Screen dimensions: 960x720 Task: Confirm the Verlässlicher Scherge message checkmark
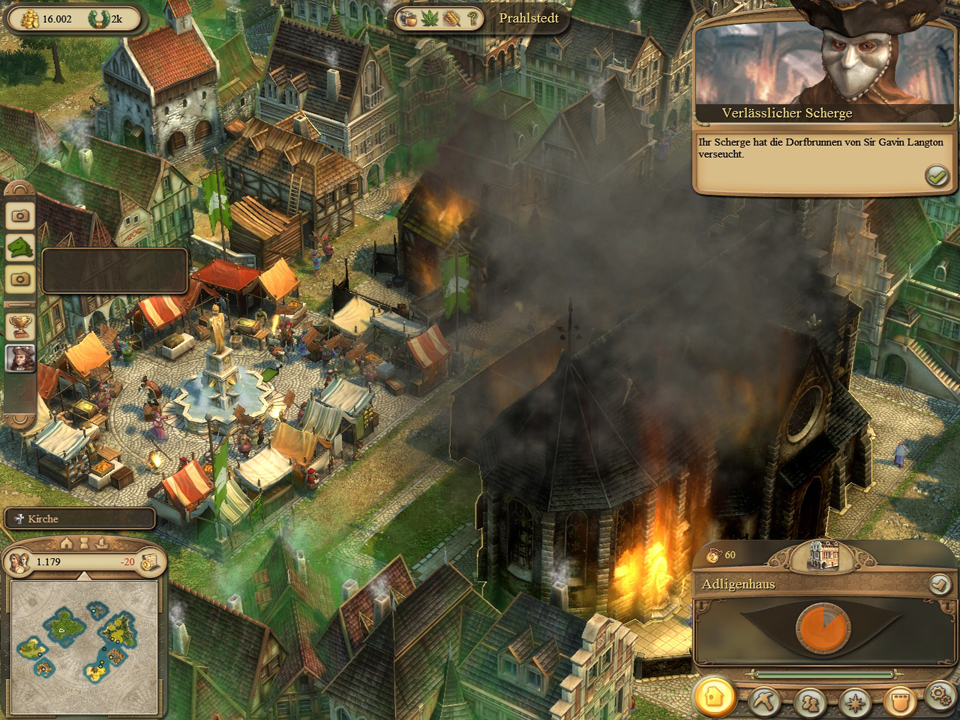[936, 176]
